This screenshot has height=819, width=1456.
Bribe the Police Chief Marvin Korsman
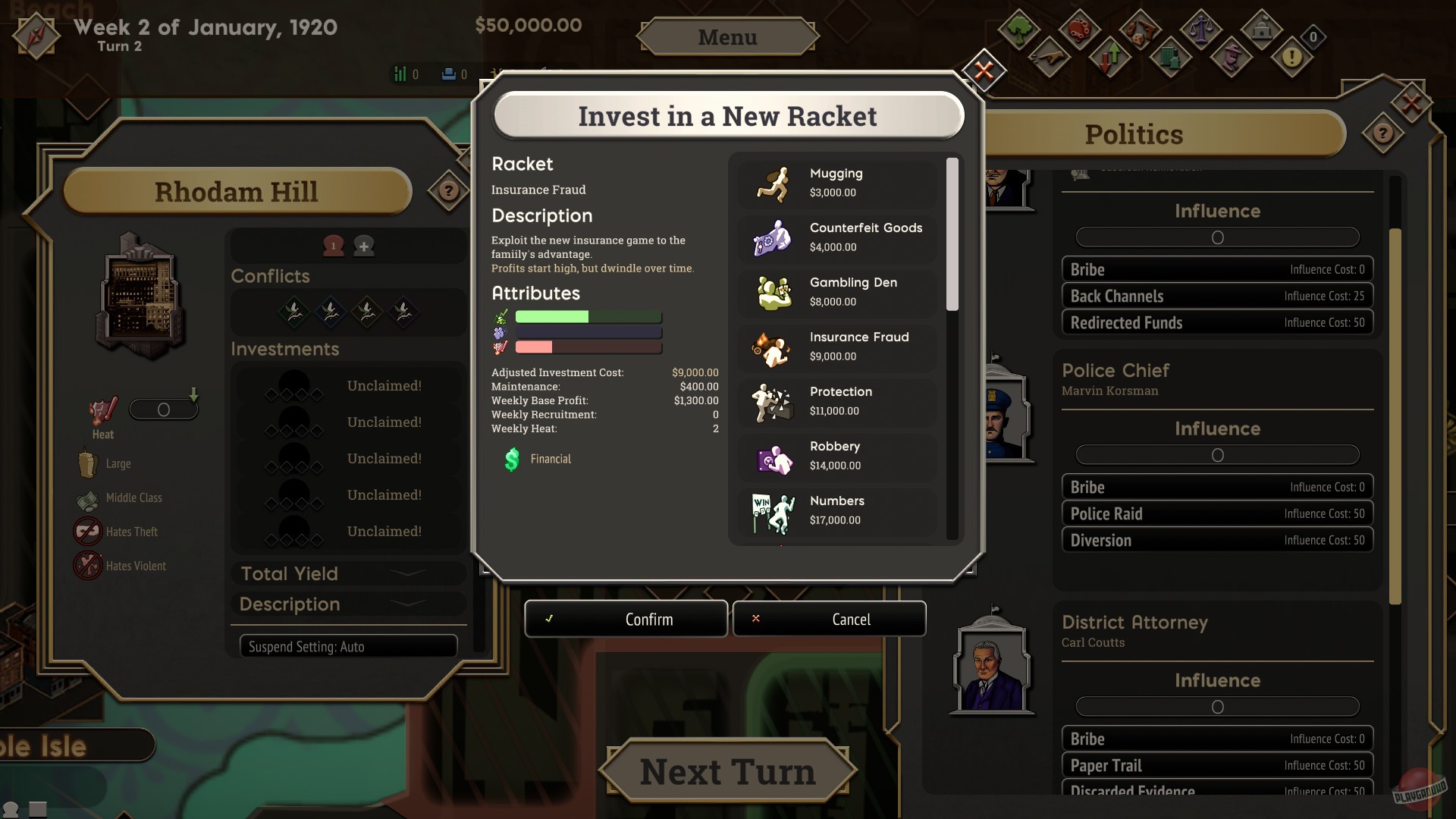click(x=1216, y=486)
